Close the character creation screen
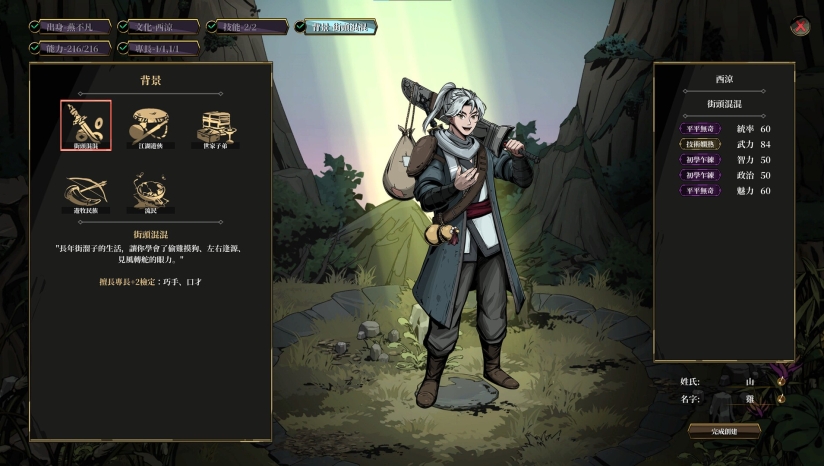The width and height of the screenshot is (824, 466). click(799, 27)
